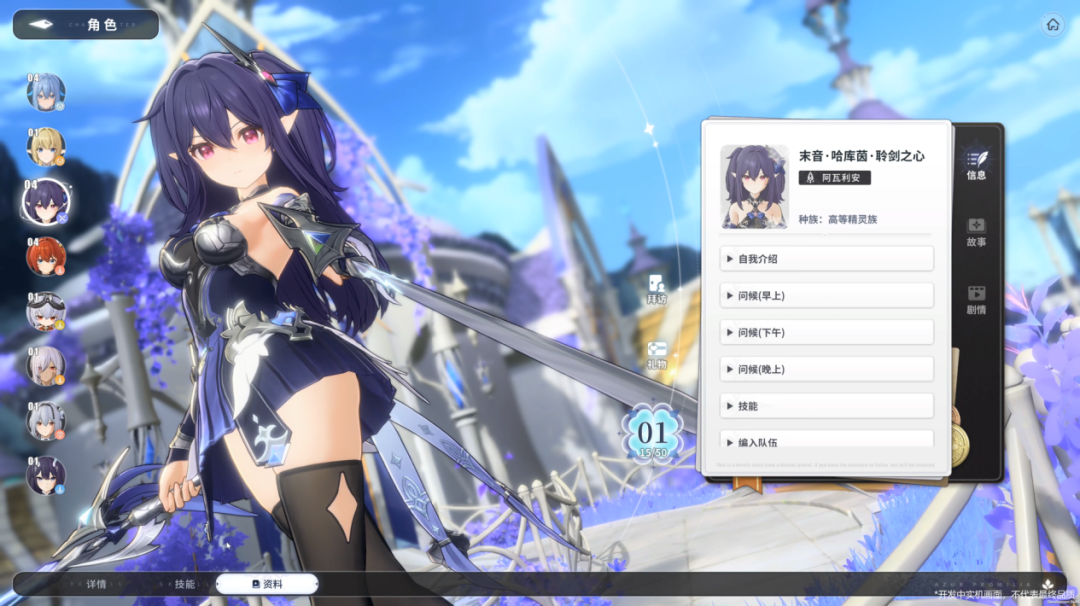The width and height of the screenshot is (1080, 606).
Task: Open the 礼物 gift icon
Action: 656,355
